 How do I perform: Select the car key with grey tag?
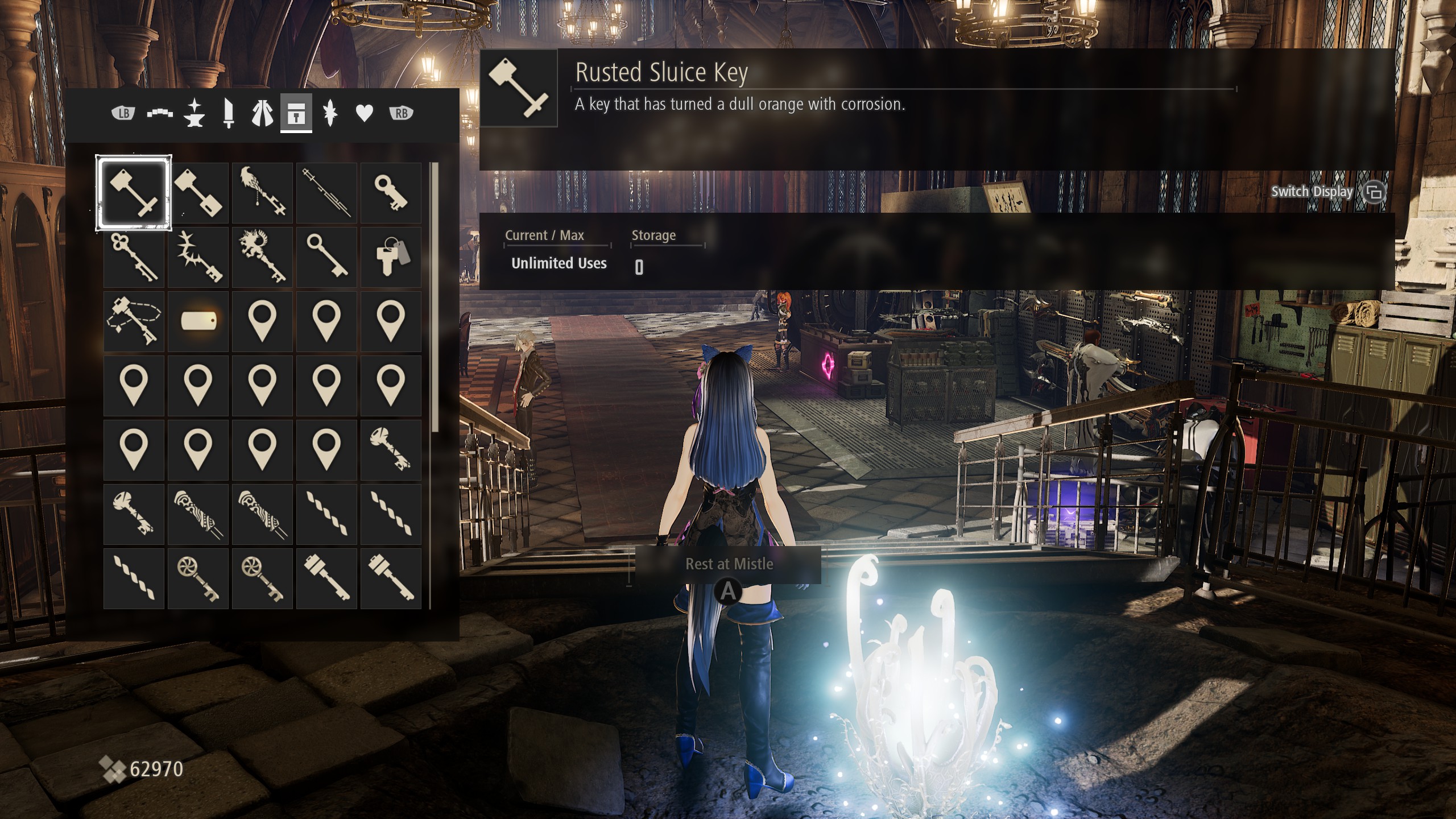click(391, 257)
